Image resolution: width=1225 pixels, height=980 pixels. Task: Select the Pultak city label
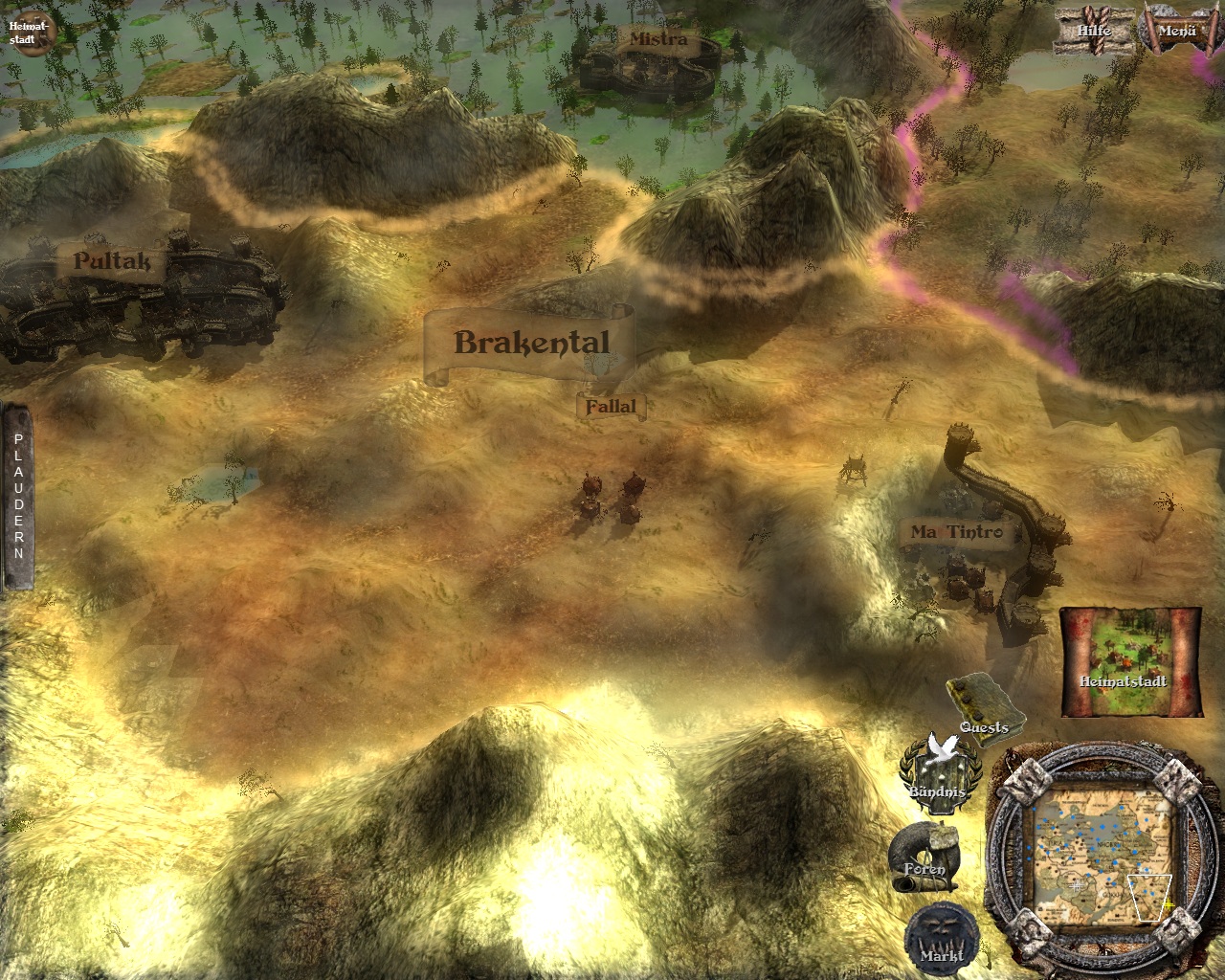pyautogui.click(x=112, y=260)
